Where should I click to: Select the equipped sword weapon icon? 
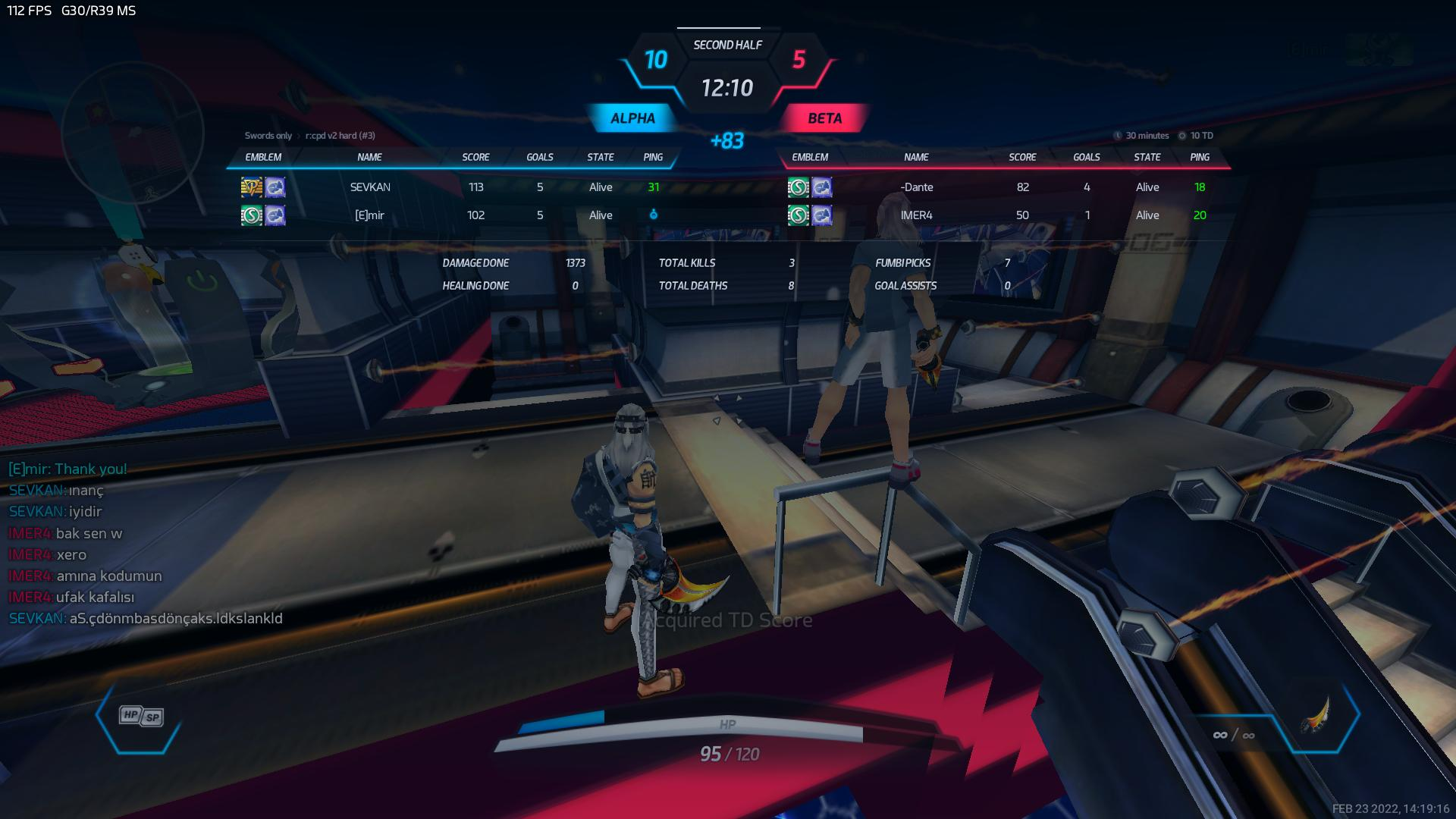1318,715
